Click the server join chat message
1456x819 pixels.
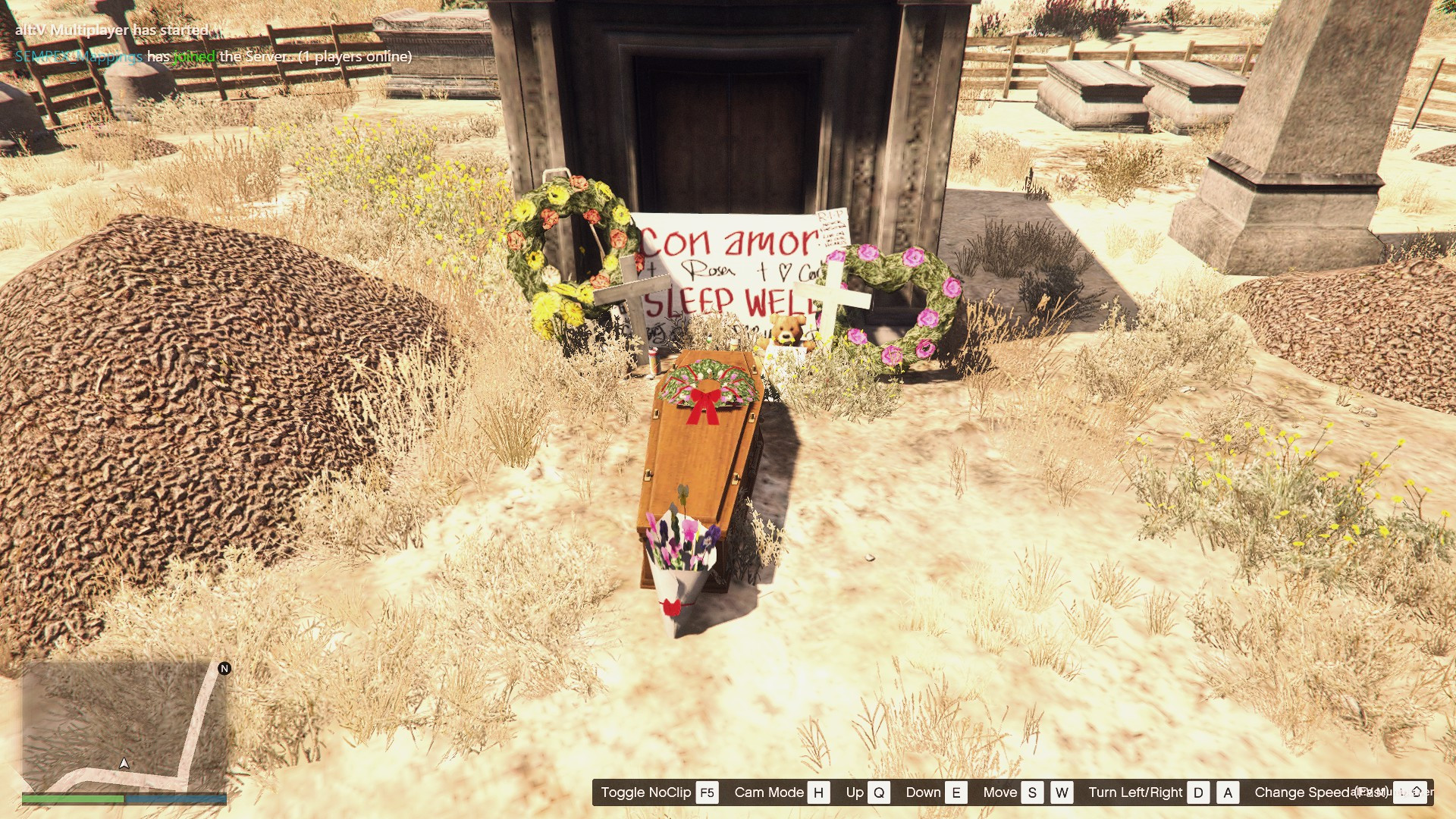coord(213,57)
